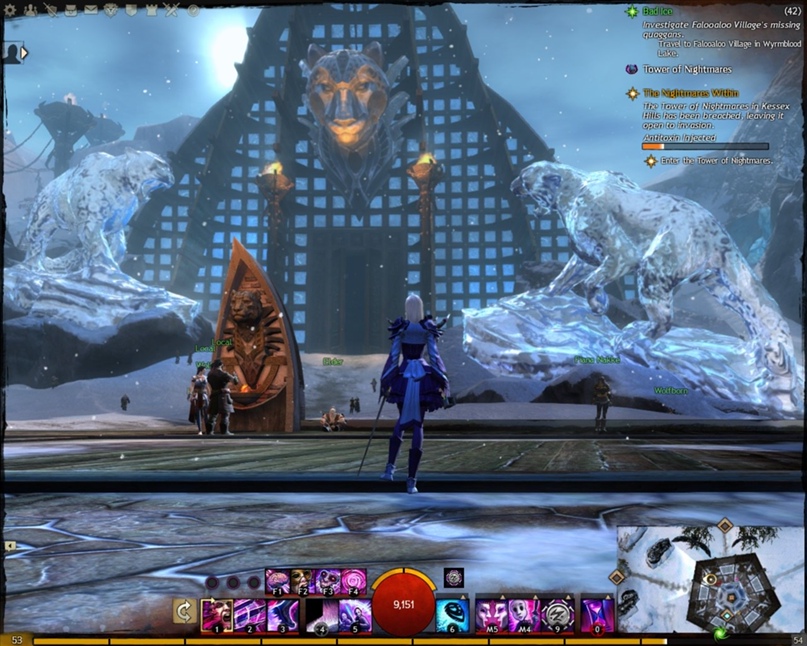Activate the blue healing skill in slot 6
This screenshot has width=807, height=646.
pos(452,615)
